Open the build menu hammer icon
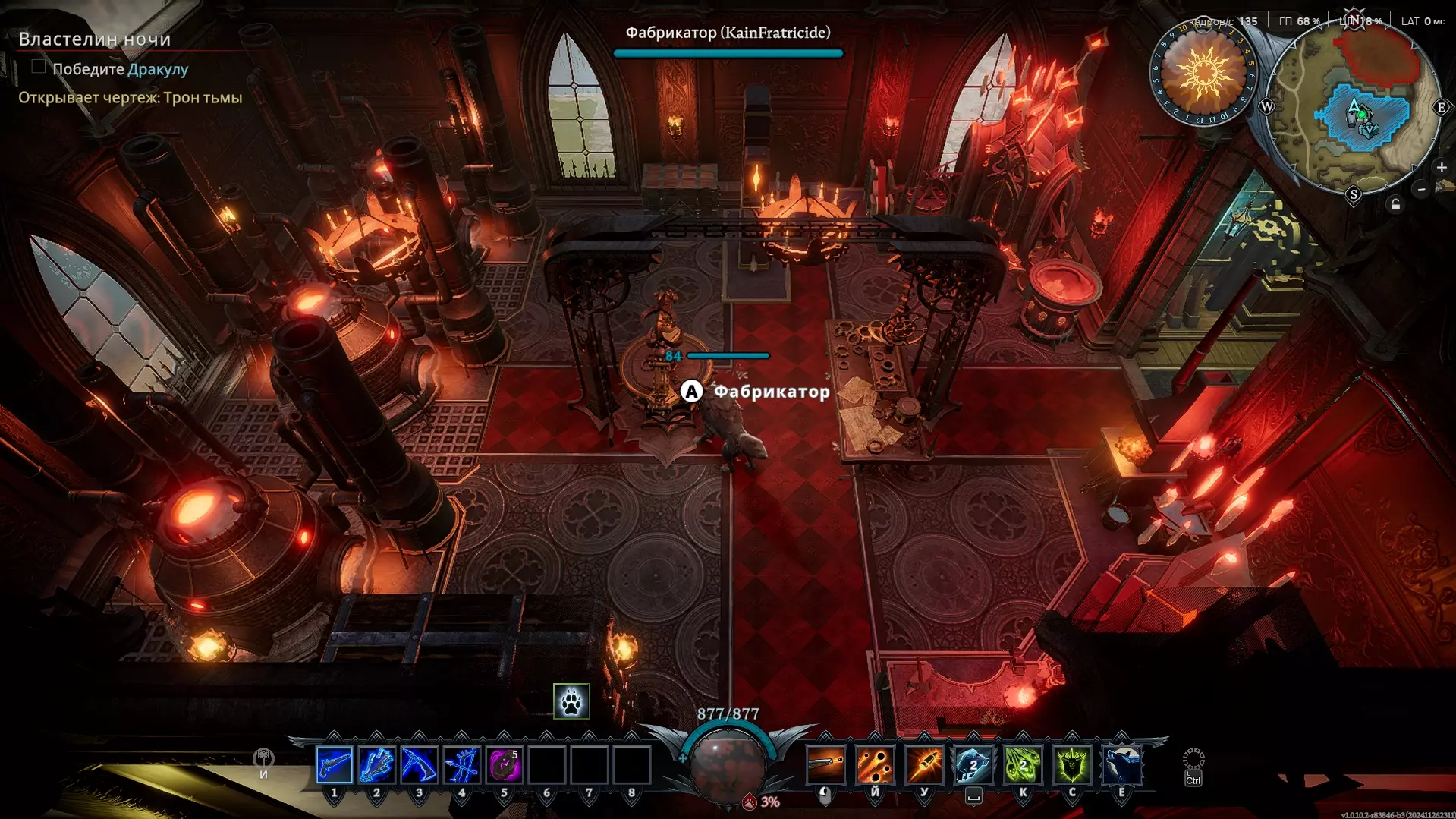Image resolution: width=1456 pixels, height=819 pixels. click(263, 758)
